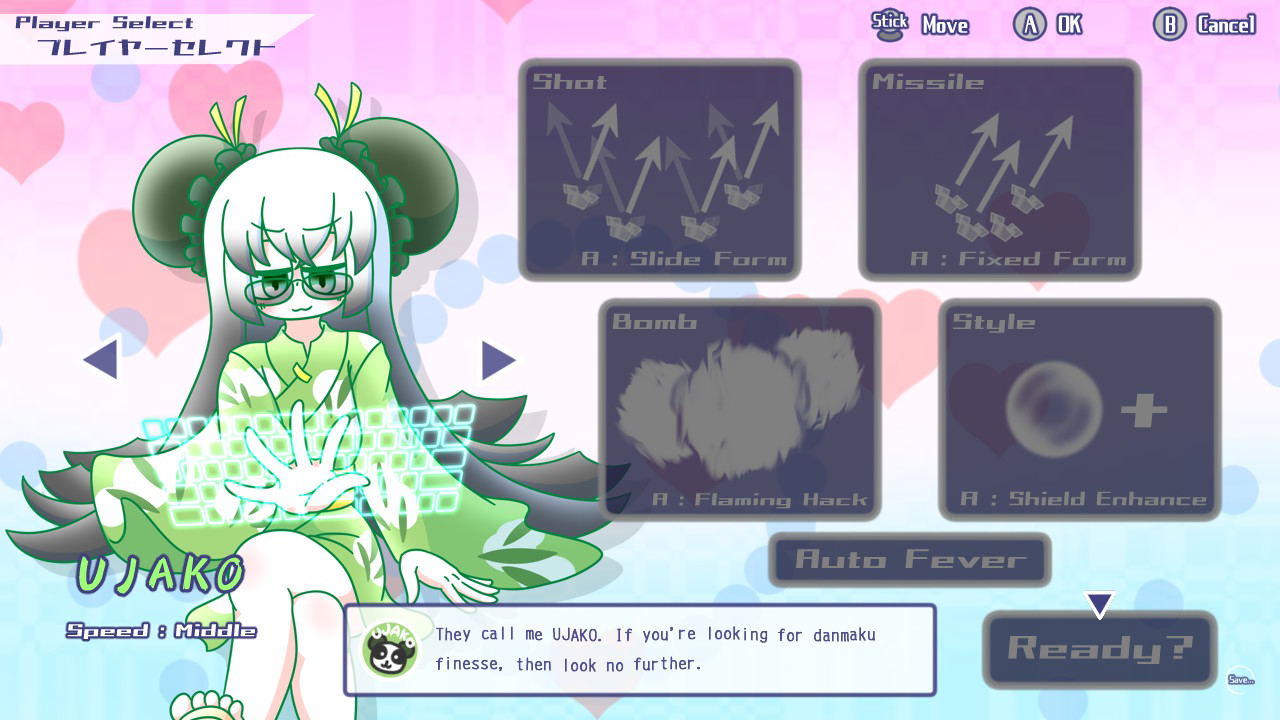Click the A OK circular button indicator
Viewport: 1280px width, 720px height.
1031,23
